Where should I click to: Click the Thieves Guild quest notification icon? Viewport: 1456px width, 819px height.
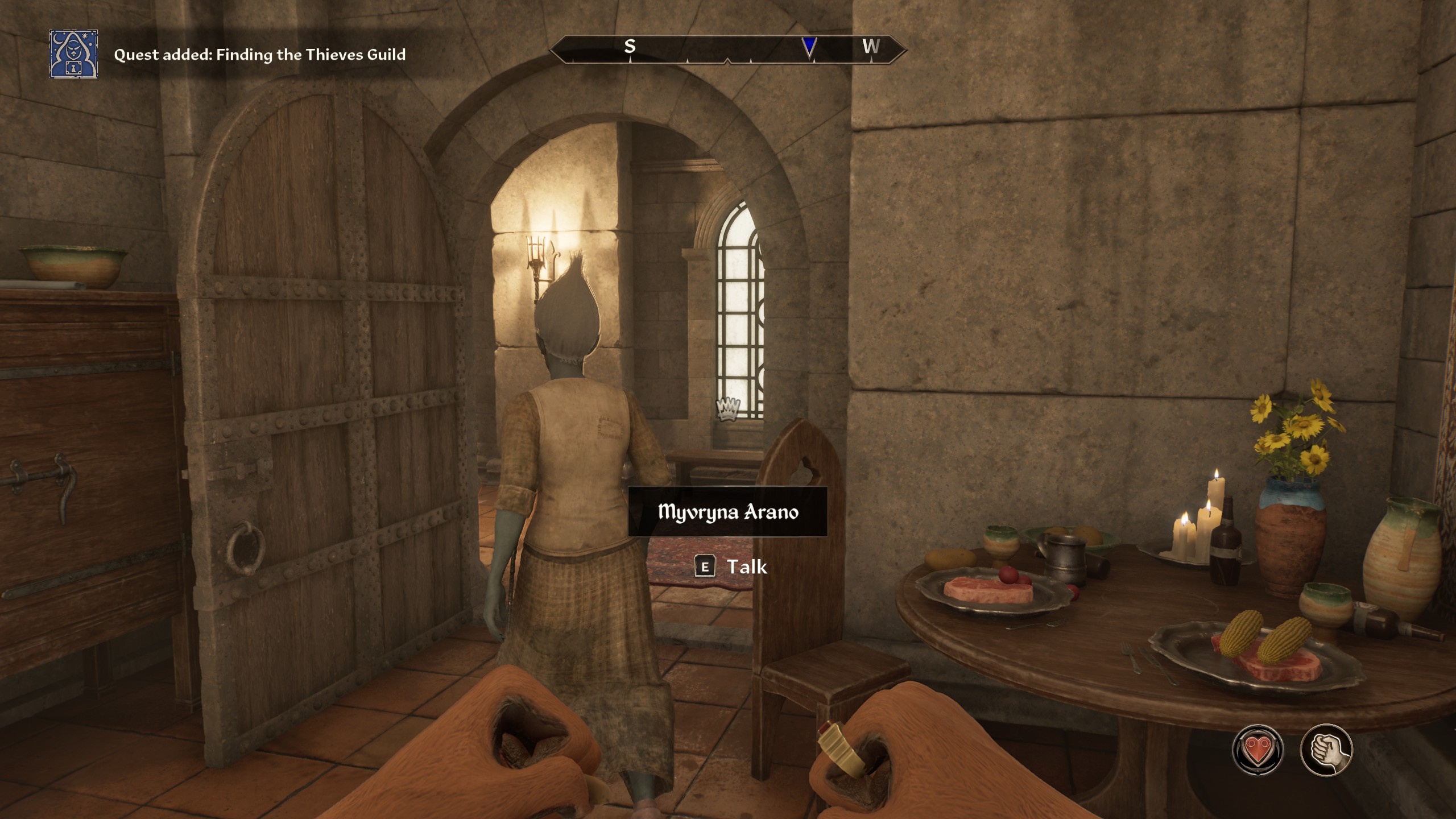[73, 54]
